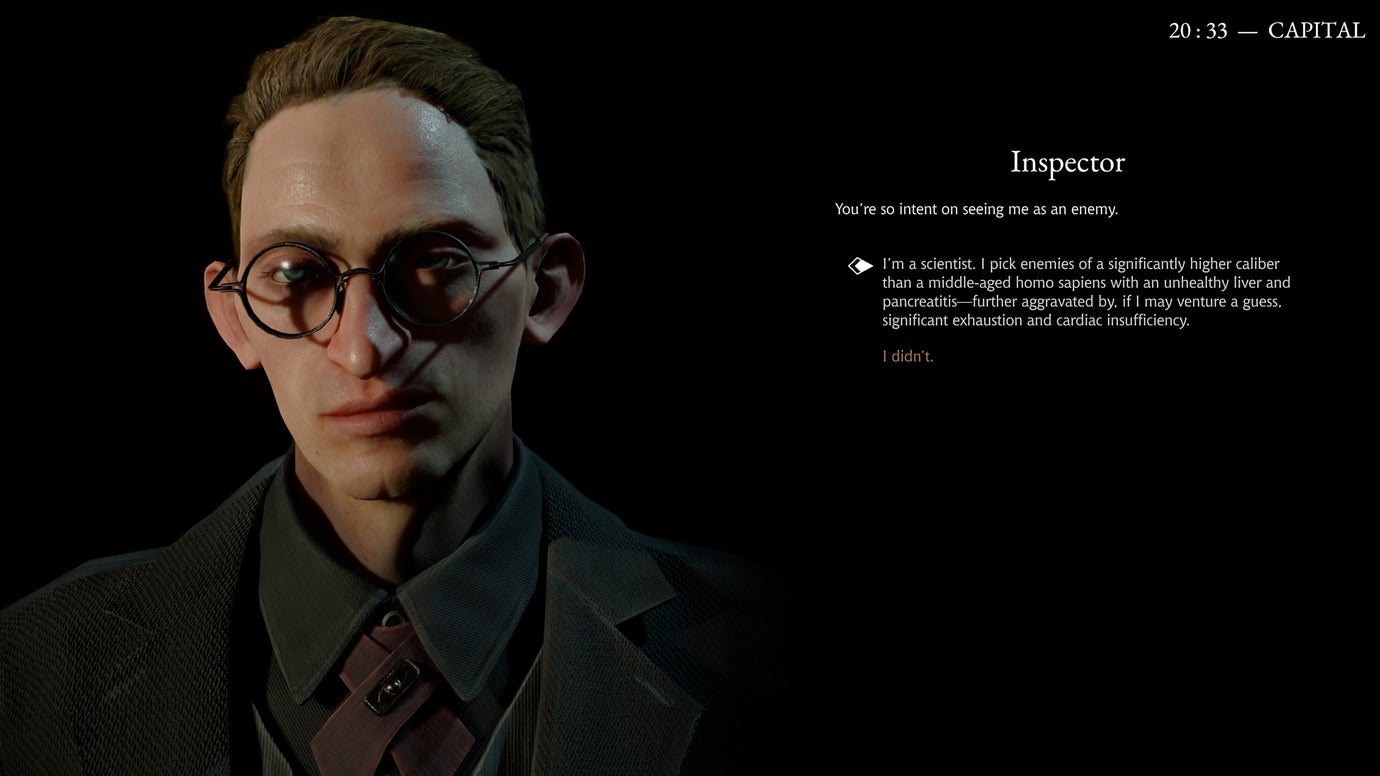Click the Inspector name heading
Screen dimensions: 1380x776
tap(1067, 162)
